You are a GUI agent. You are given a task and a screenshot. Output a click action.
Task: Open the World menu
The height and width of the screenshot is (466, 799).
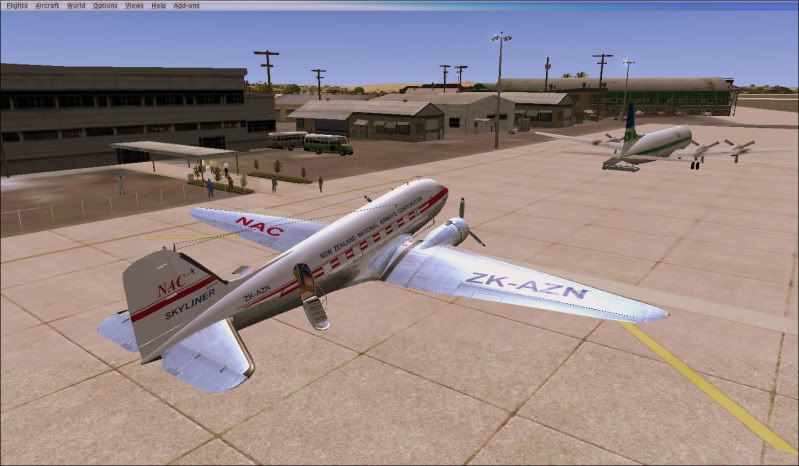(x=76, y=5)
